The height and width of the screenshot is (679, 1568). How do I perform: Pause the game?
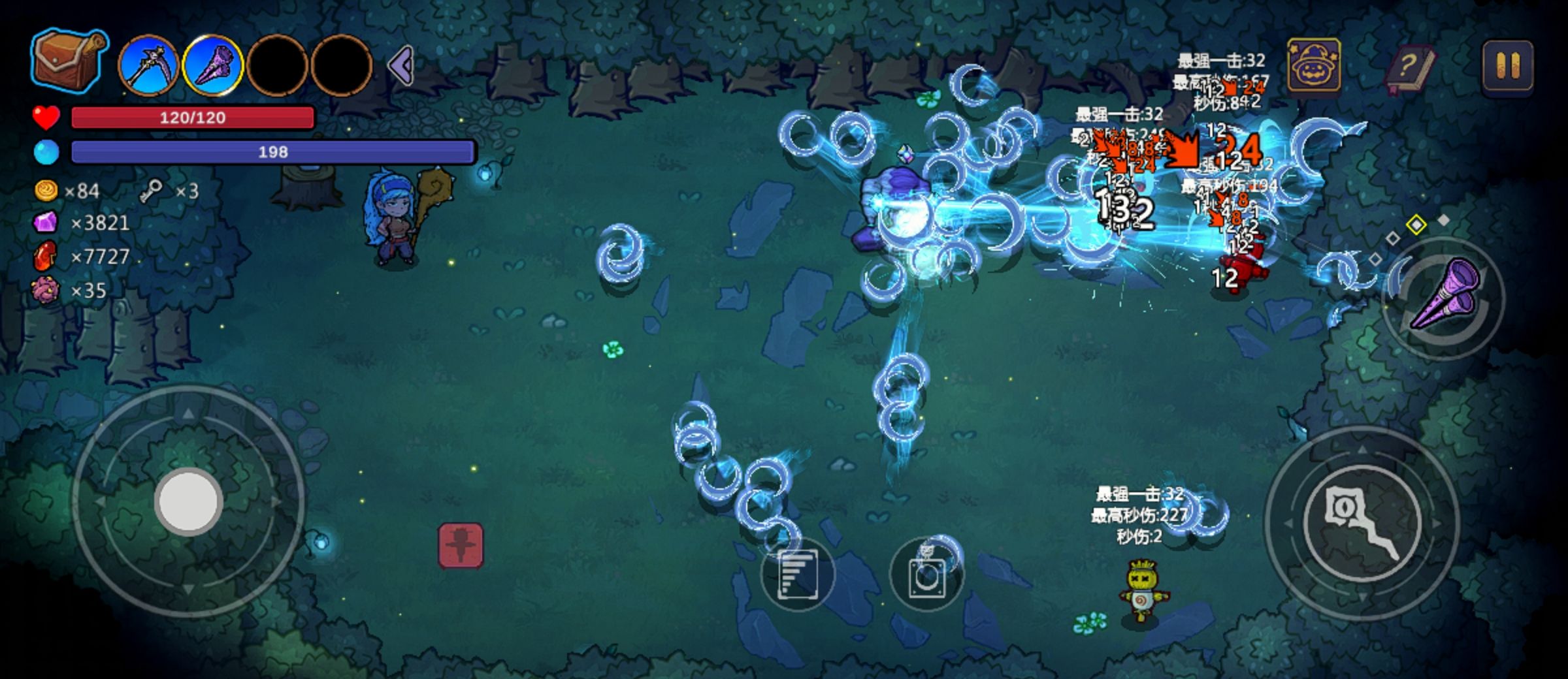coord(1507,66)
